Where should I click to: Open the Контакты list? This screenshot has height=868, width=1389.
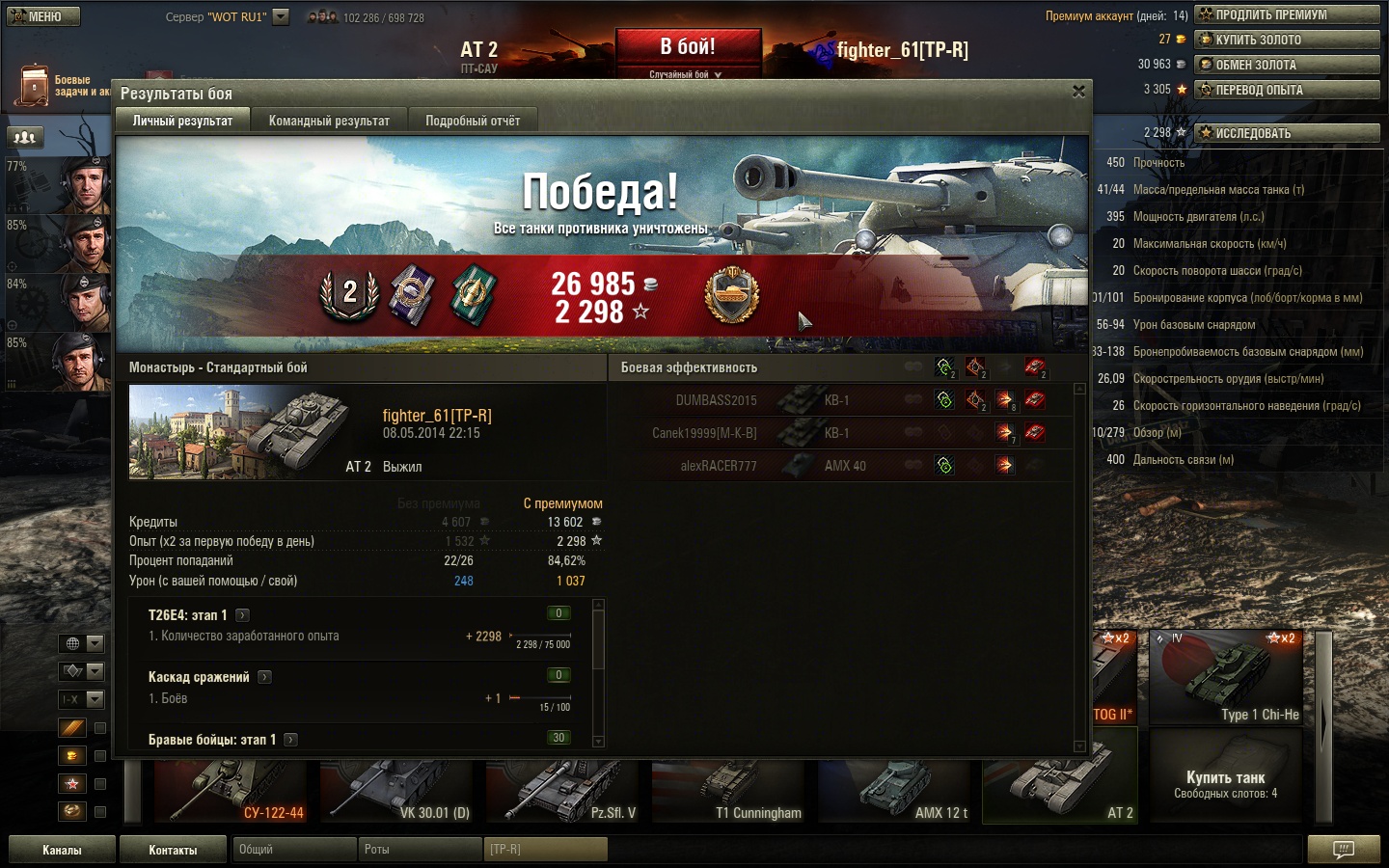(x=173, y=850)
